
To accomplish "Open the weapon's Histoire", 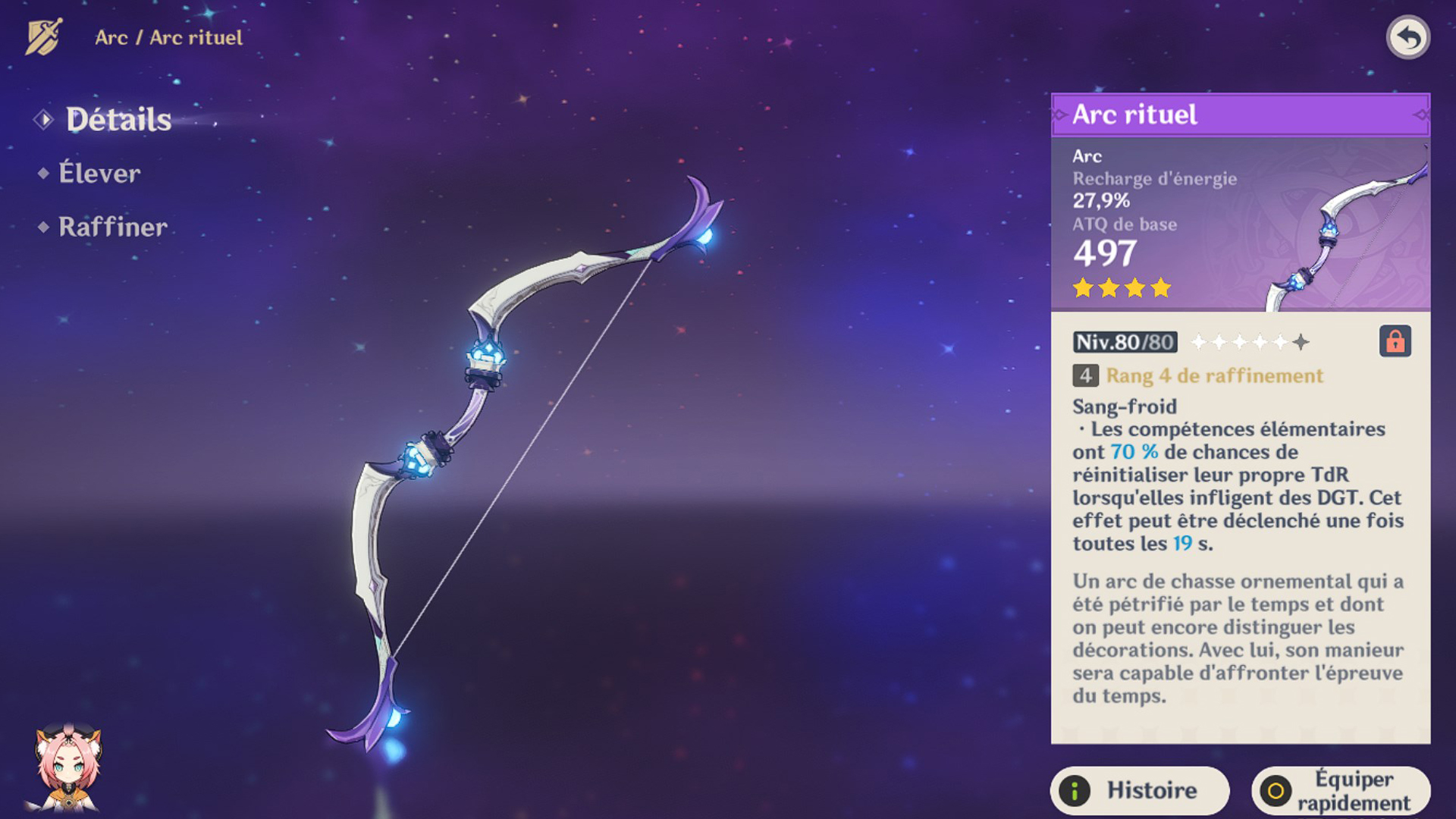I will click(x=1139, y=790).
